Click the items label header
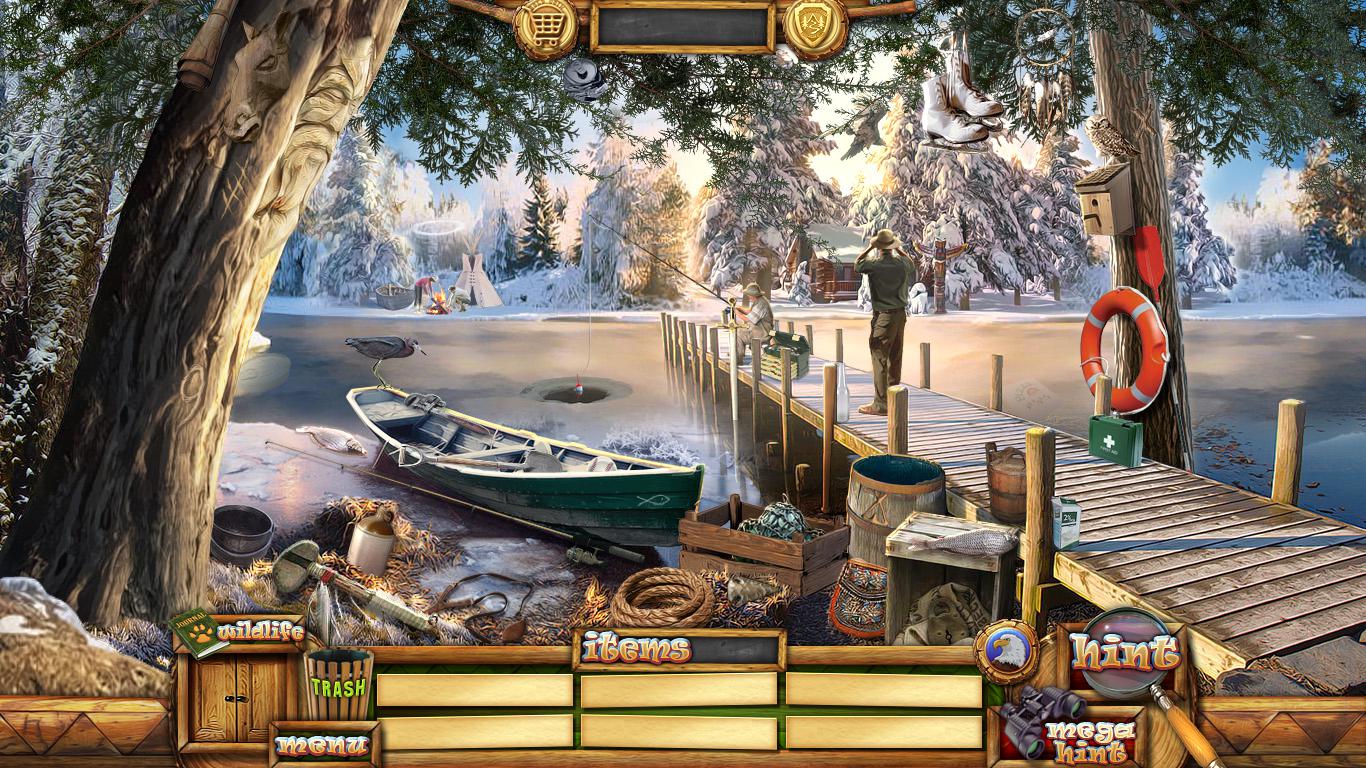 click(636, 650)
